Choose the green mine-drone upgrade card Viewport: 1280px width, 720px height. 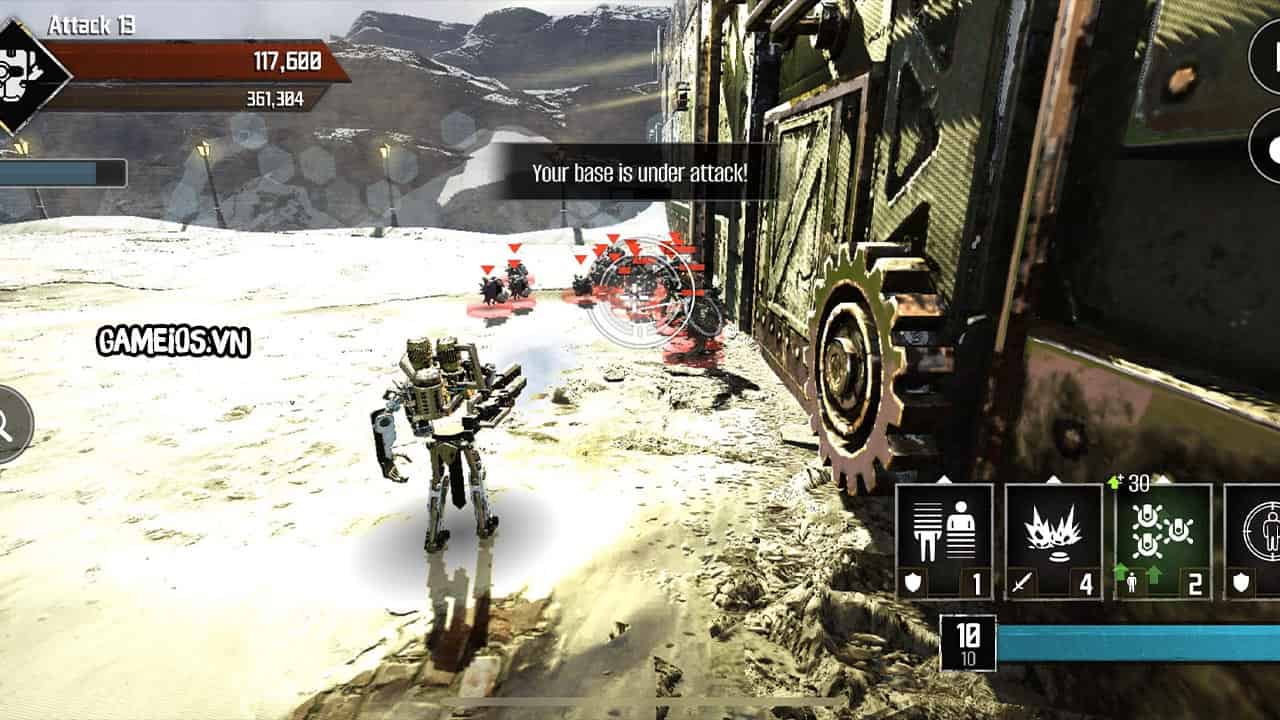tap(1163, 541)
